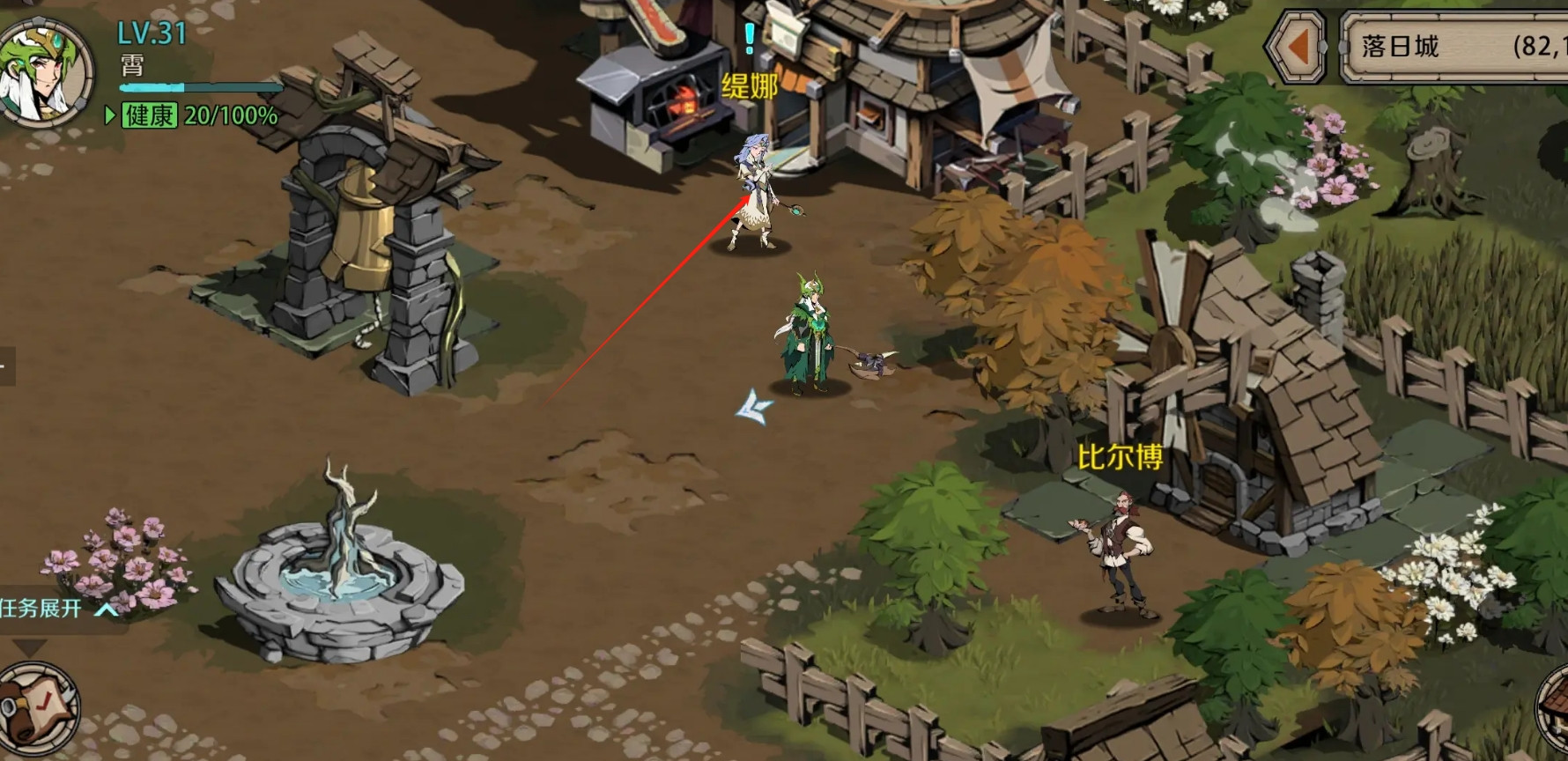1568x761 pixels.
Task: Expand the 任务展开 quest tracker
Action: point(58,609)
